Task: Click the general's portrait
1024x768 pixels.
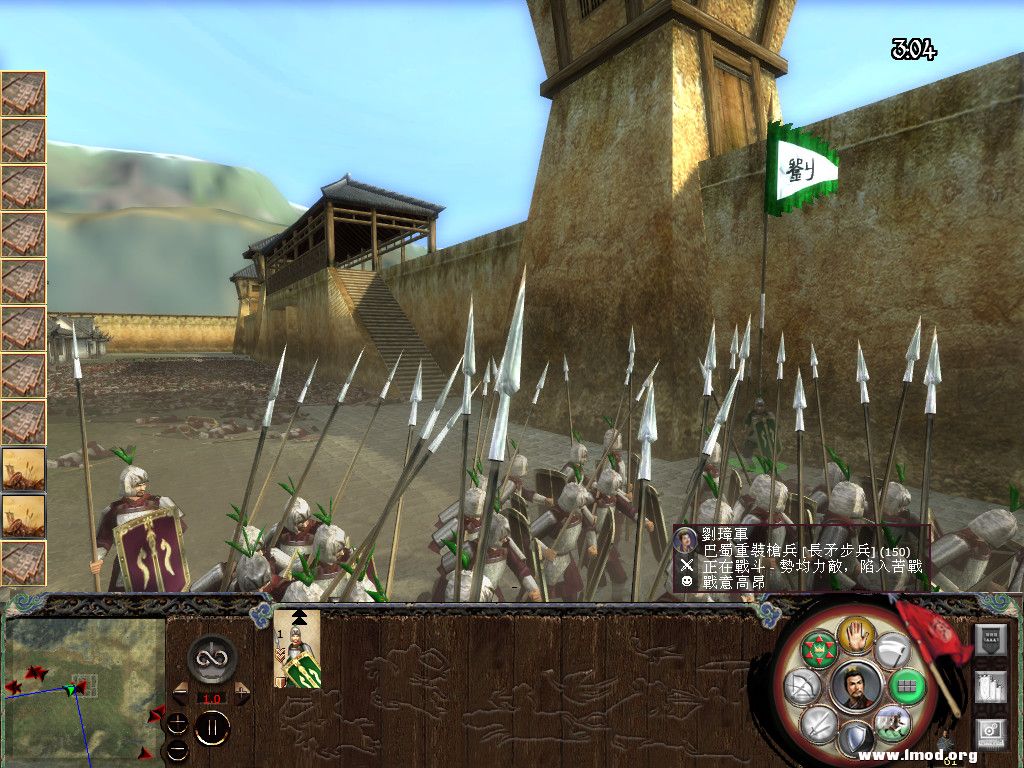Action: [x=856, y=686]
